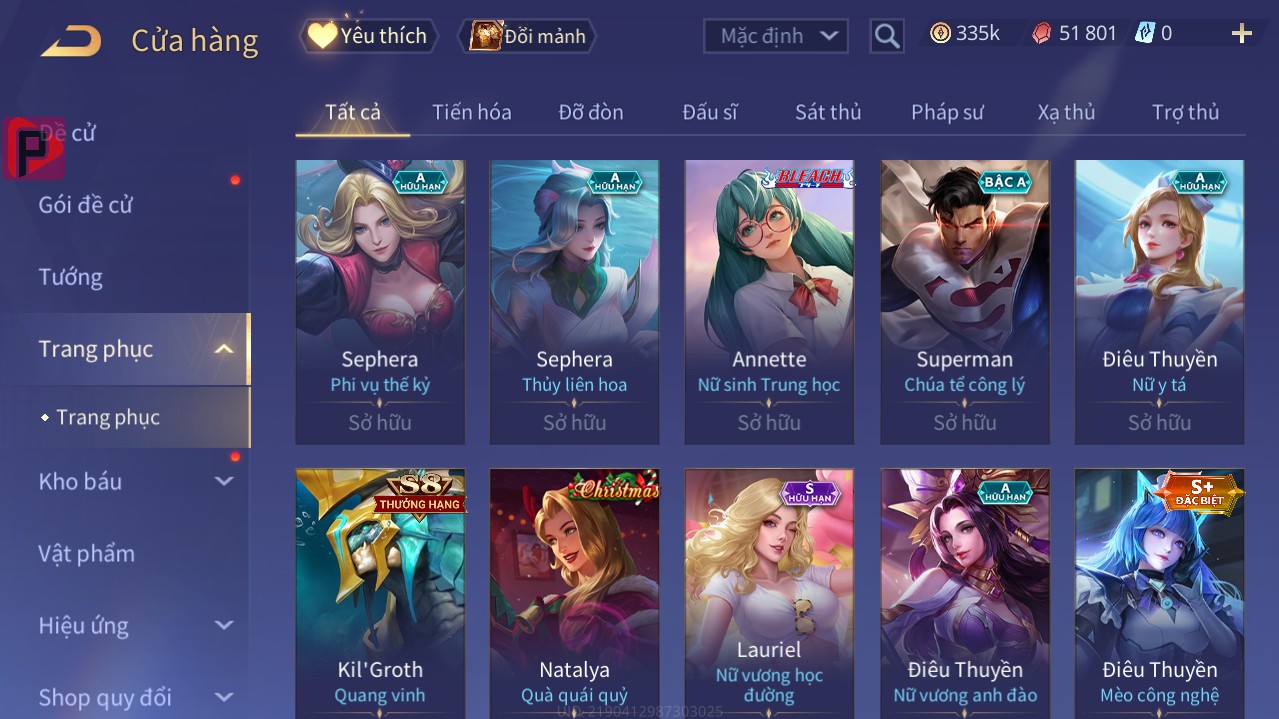Show the Sát thủ skins tab

tap(827, 112)
